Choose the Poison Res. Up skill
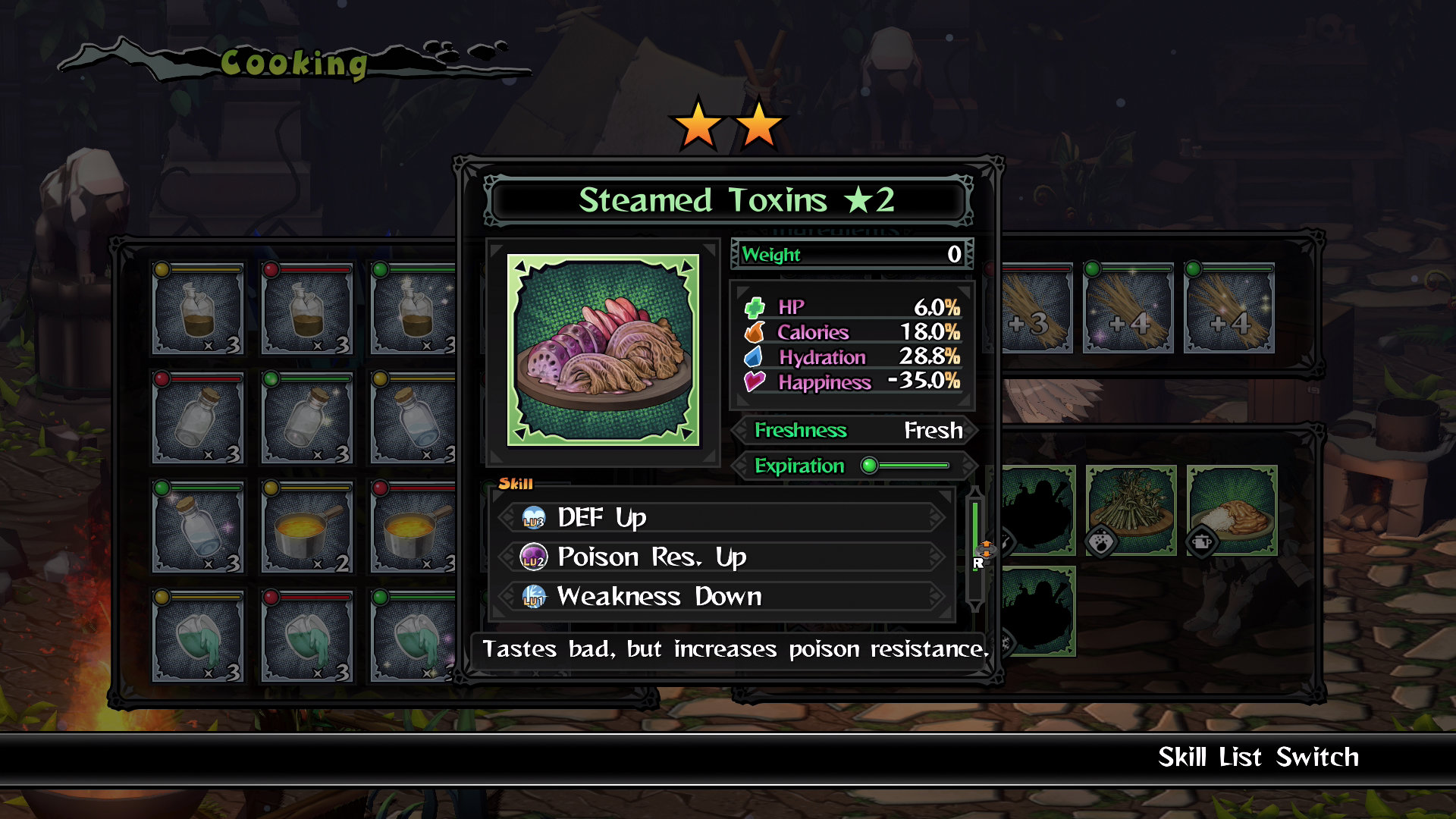This screenshot has width=1456, height=819. pos(720,557)
